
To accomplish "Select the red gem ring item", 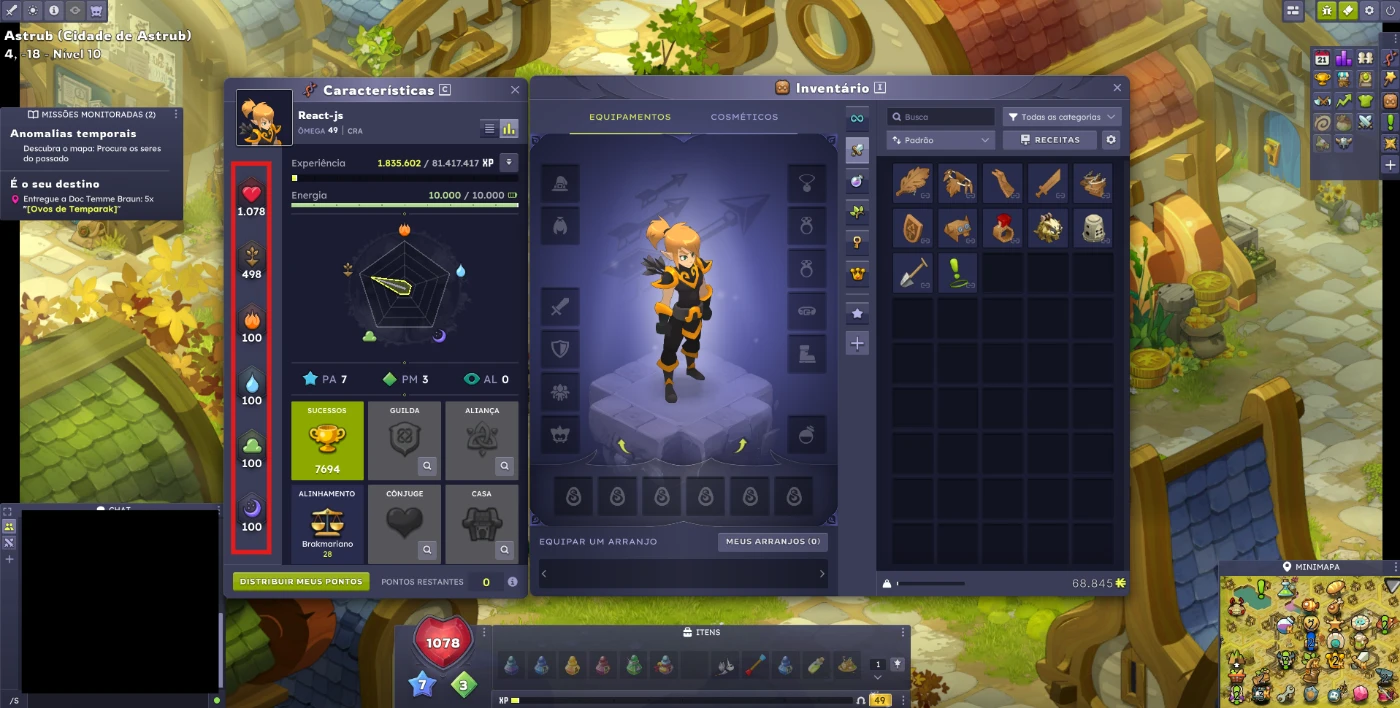I will (1003, 228).
